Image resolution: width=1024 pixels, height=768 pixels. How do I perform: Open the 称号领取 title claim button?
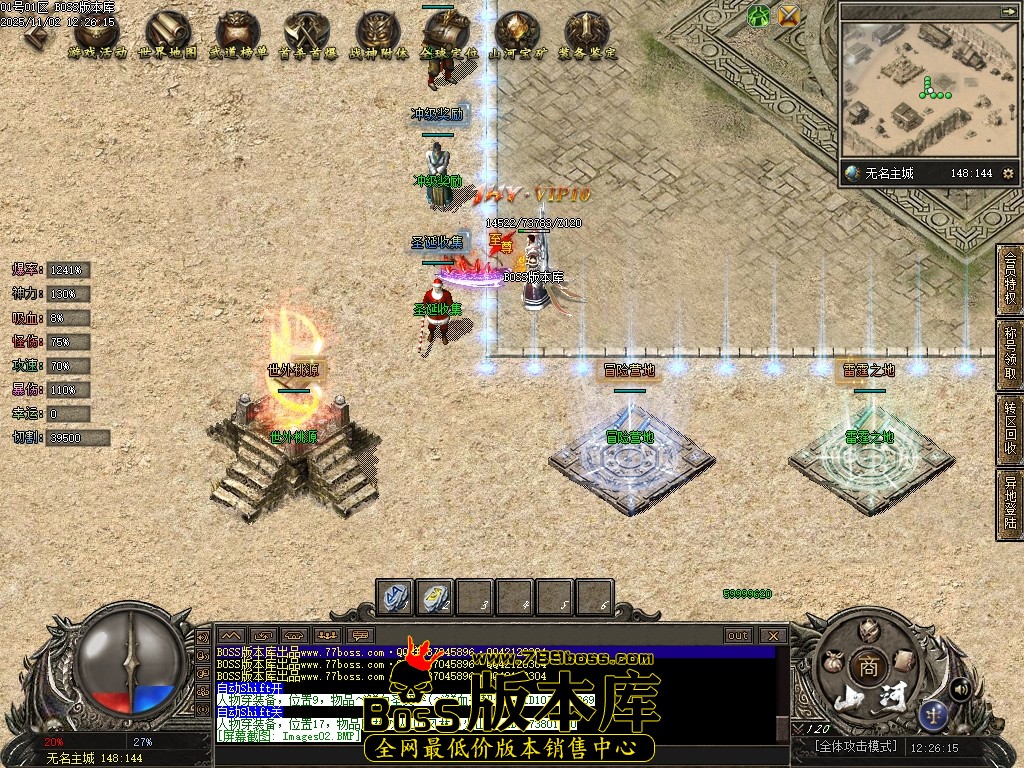(x=1010, y=355)
